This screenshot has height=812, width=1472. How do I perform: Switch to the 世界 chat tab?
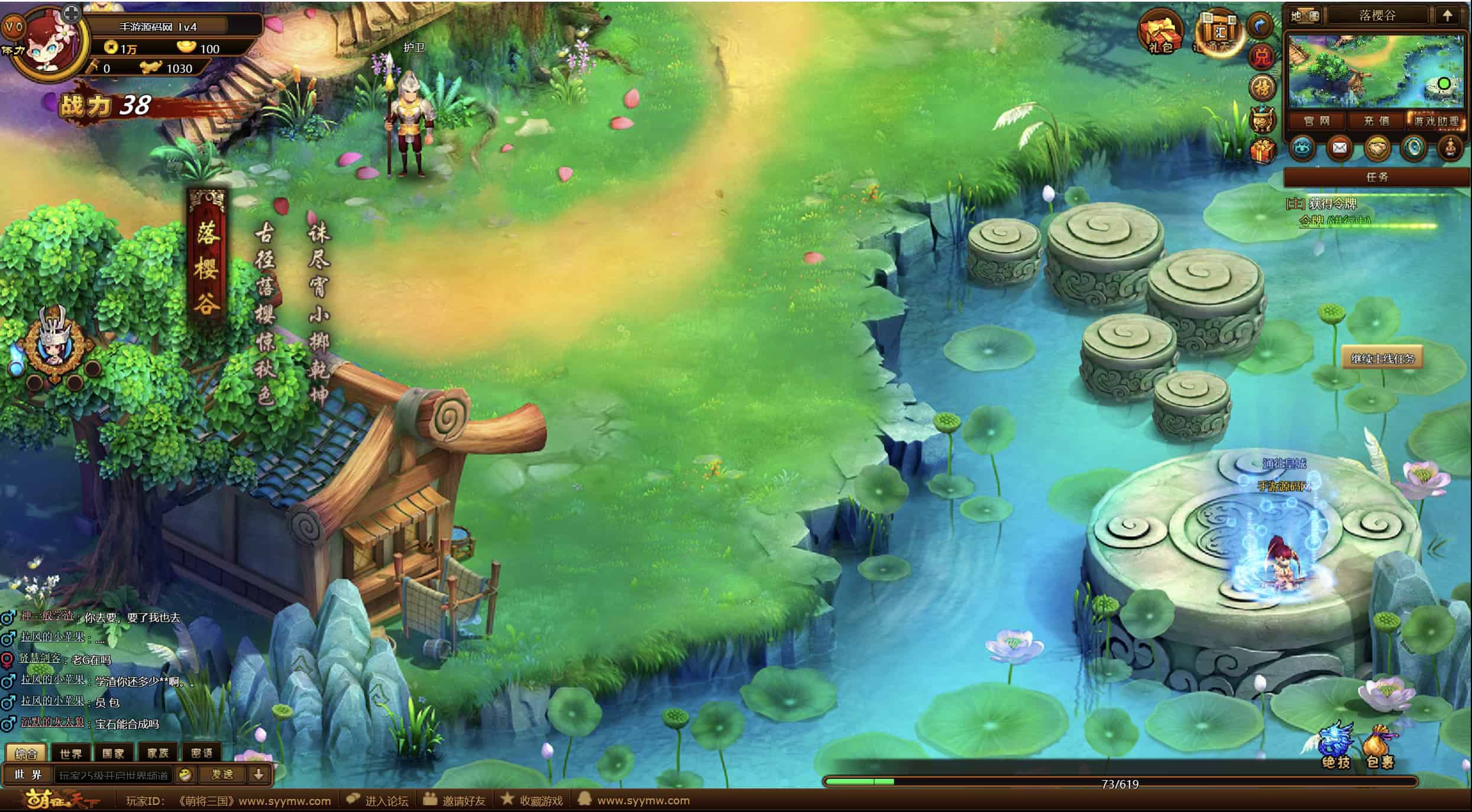(x=71, y=753)
